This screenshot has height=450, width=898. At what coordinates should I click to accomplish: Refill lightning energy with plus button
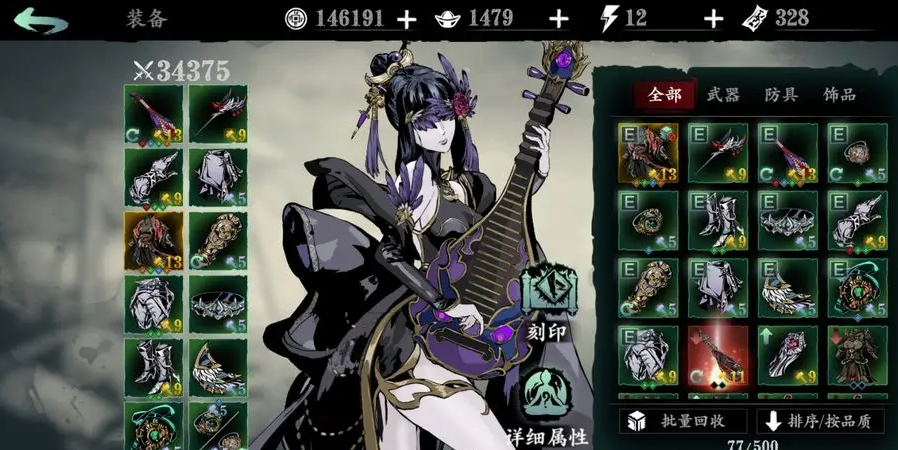pos(713,19)
